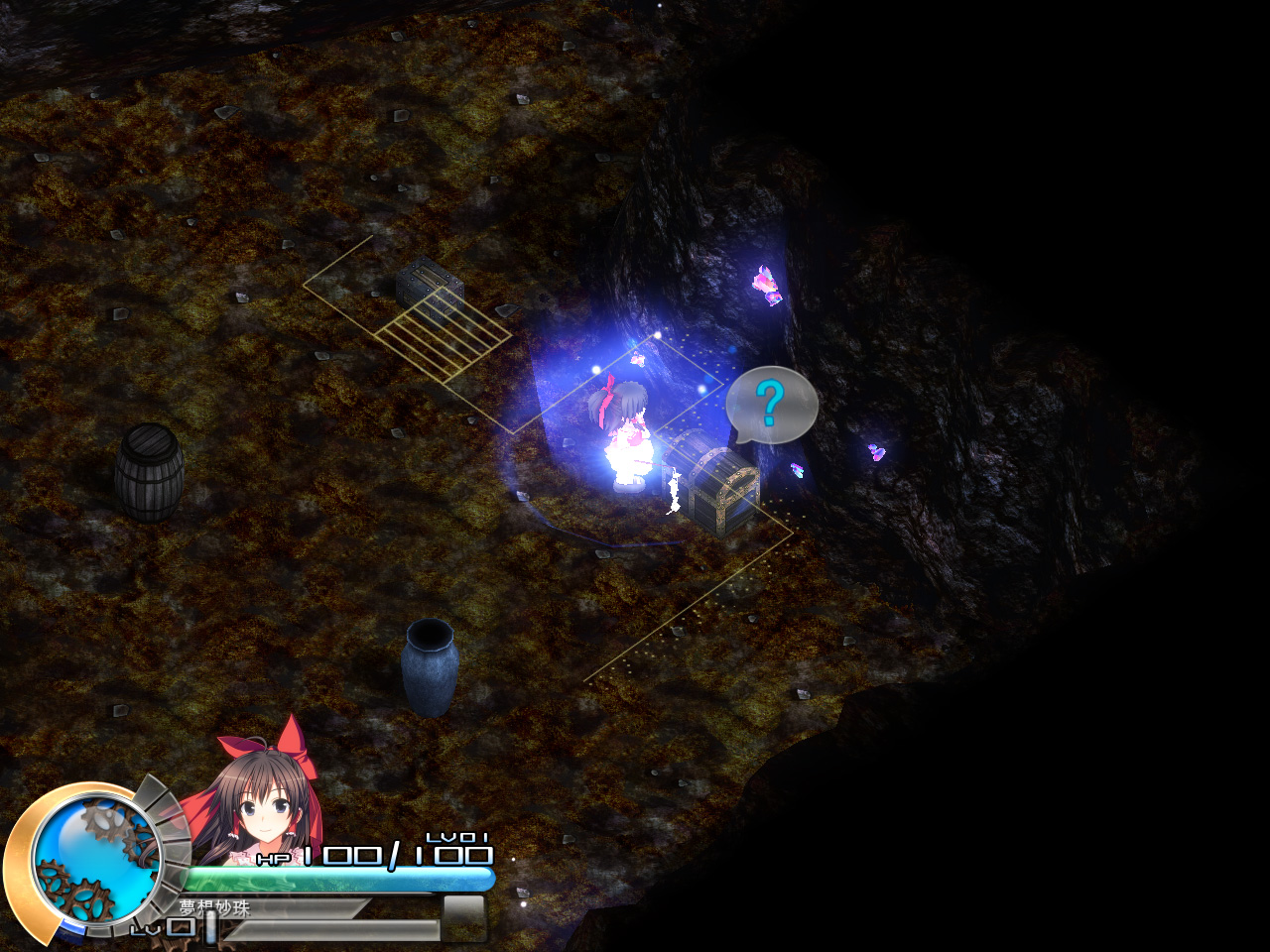
Task: Click Reimu's character portrait
Action: [x=262, y=798]
